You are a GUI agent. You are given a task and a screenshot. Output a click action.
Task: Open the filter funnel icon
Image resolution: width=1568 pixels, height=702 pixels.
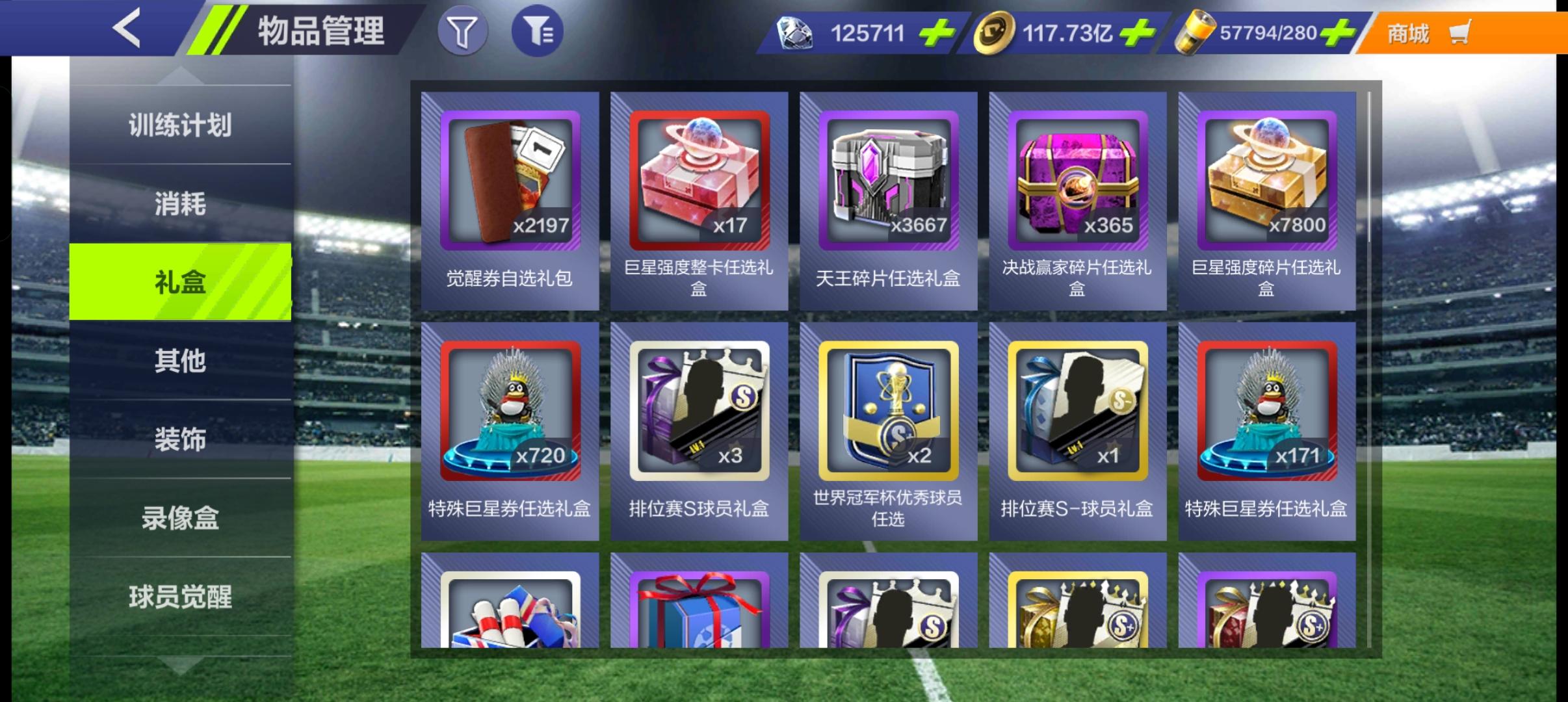[464, 30]
